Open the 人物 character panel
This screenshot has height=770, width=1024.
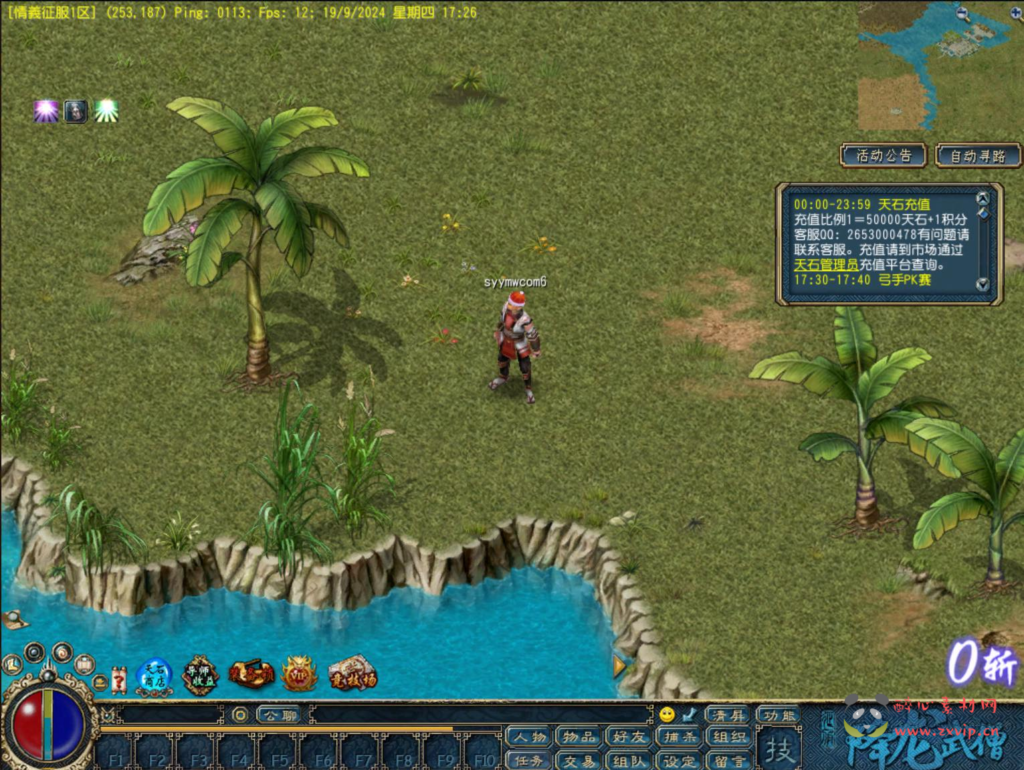pyautogui.click(x=526, y=738)
